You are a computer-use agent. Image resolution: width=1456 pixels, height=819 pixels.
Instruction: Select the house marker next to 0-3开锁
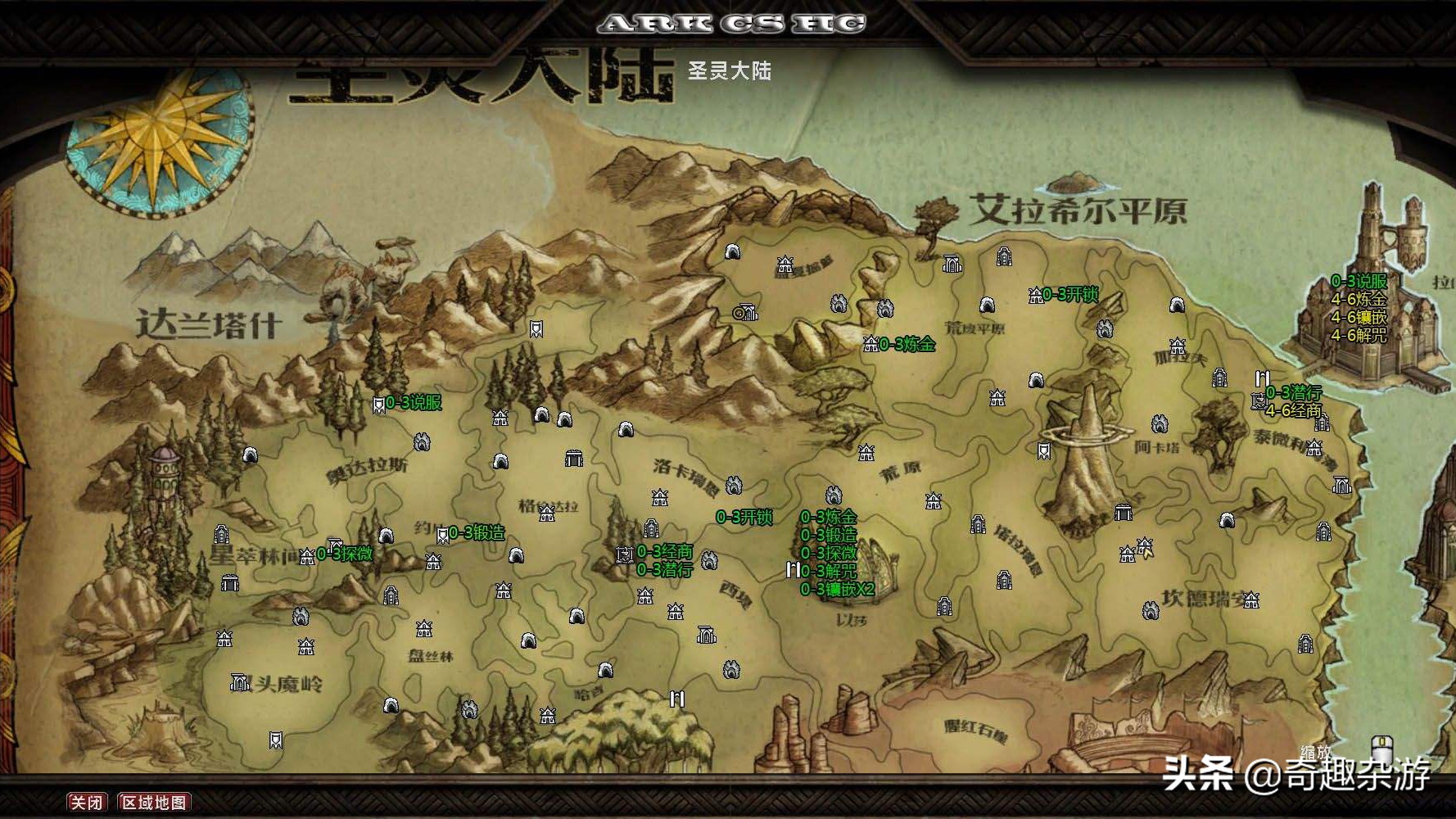pyautogui.click(x=1035, y=296)
